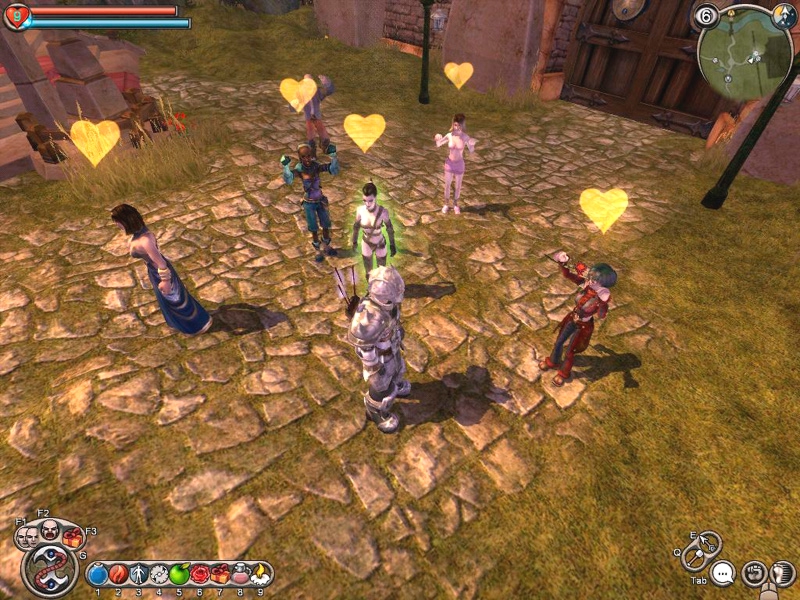Toggle the footprint sneak icon
800x600 pixels.
[784, 574]
